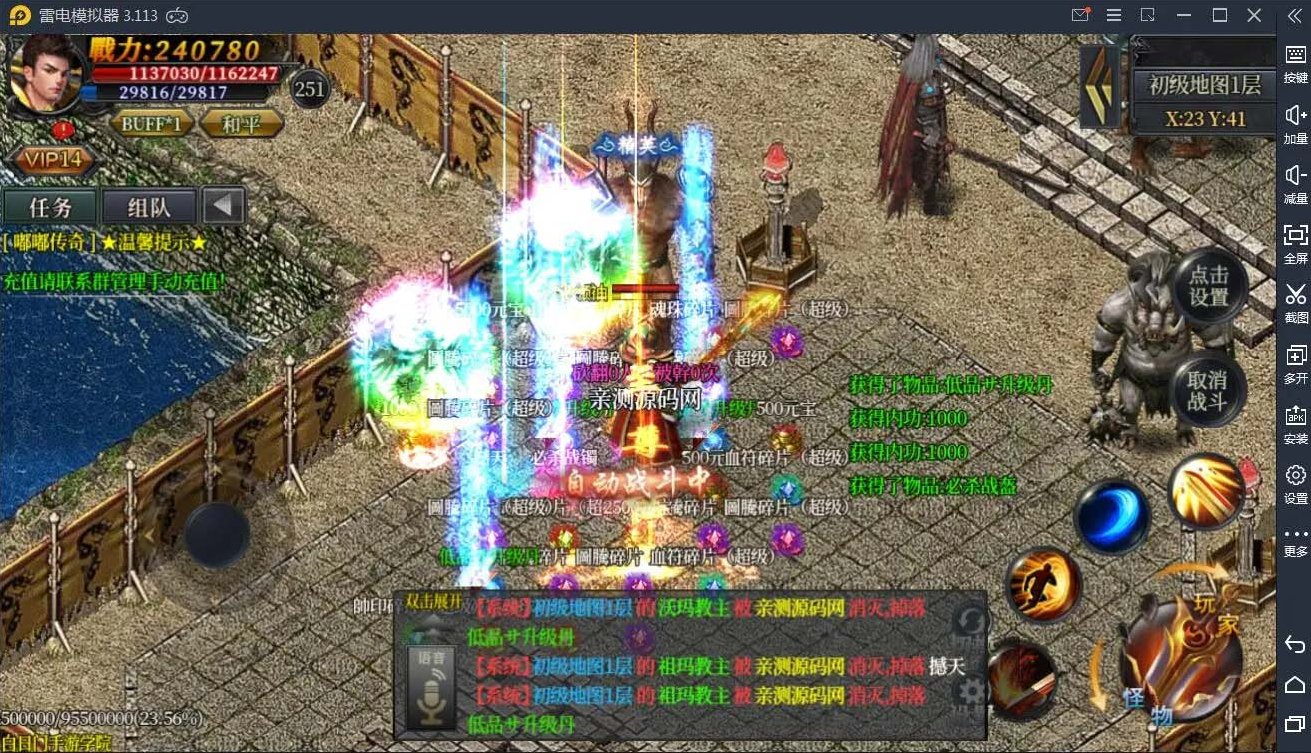Show the BUFF*1 status list

click(x=152, y=124)
